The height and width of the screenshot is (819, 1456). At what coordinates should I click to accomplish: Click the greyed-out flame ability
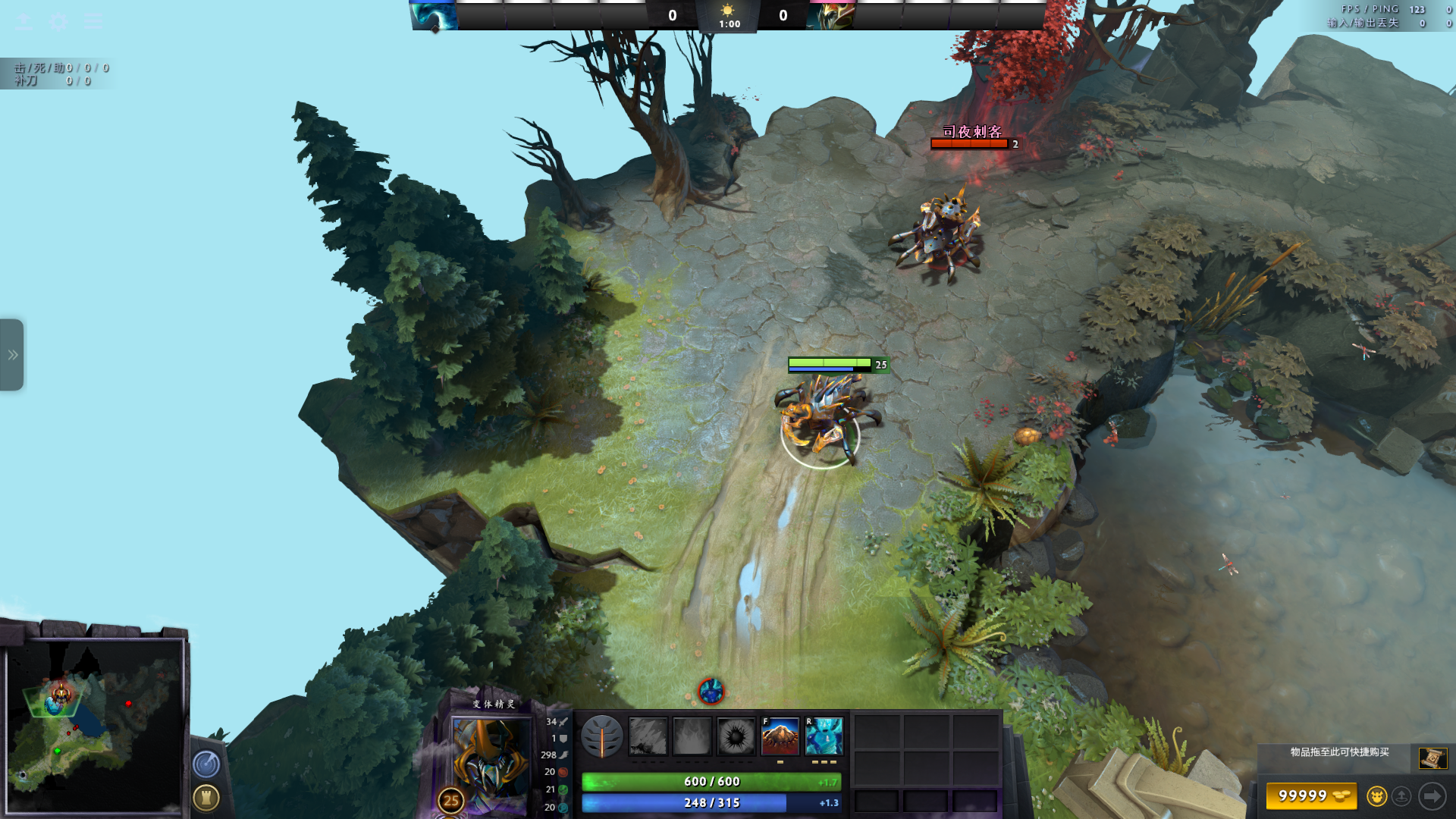coord(692,736)
